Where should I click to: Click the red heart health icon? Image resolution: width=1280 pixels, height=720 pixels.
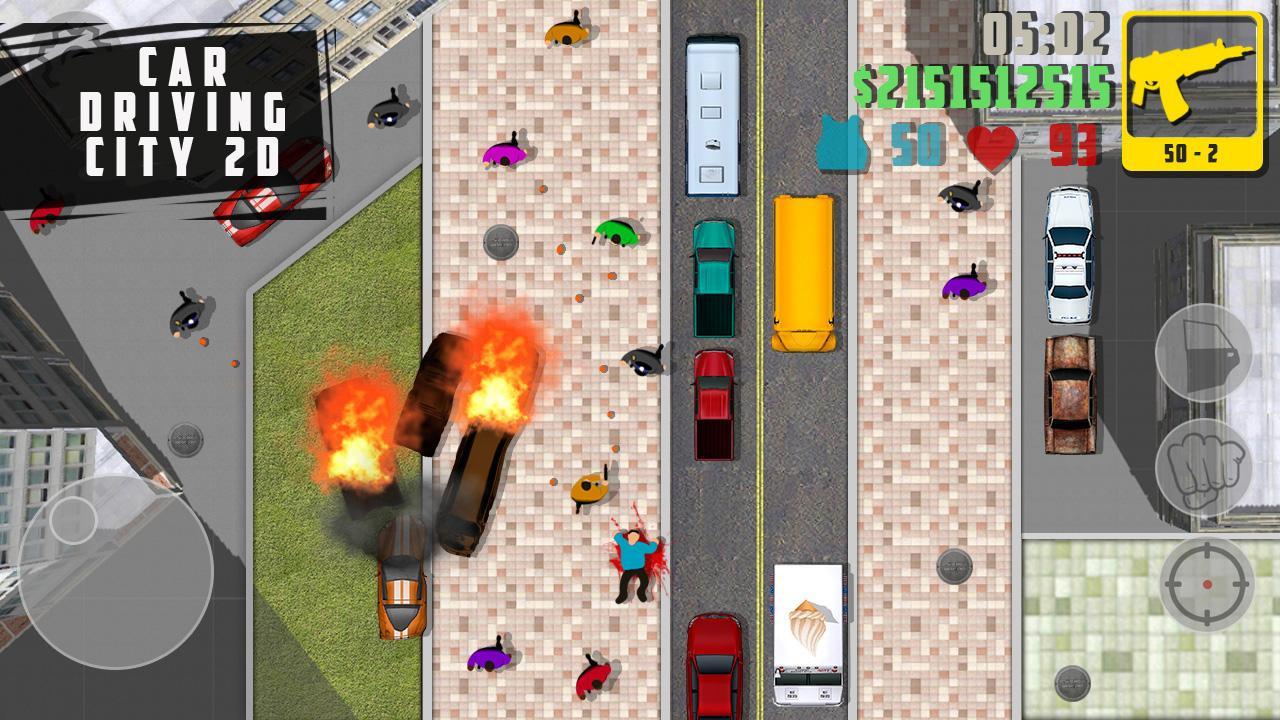(x=993, y=150)
